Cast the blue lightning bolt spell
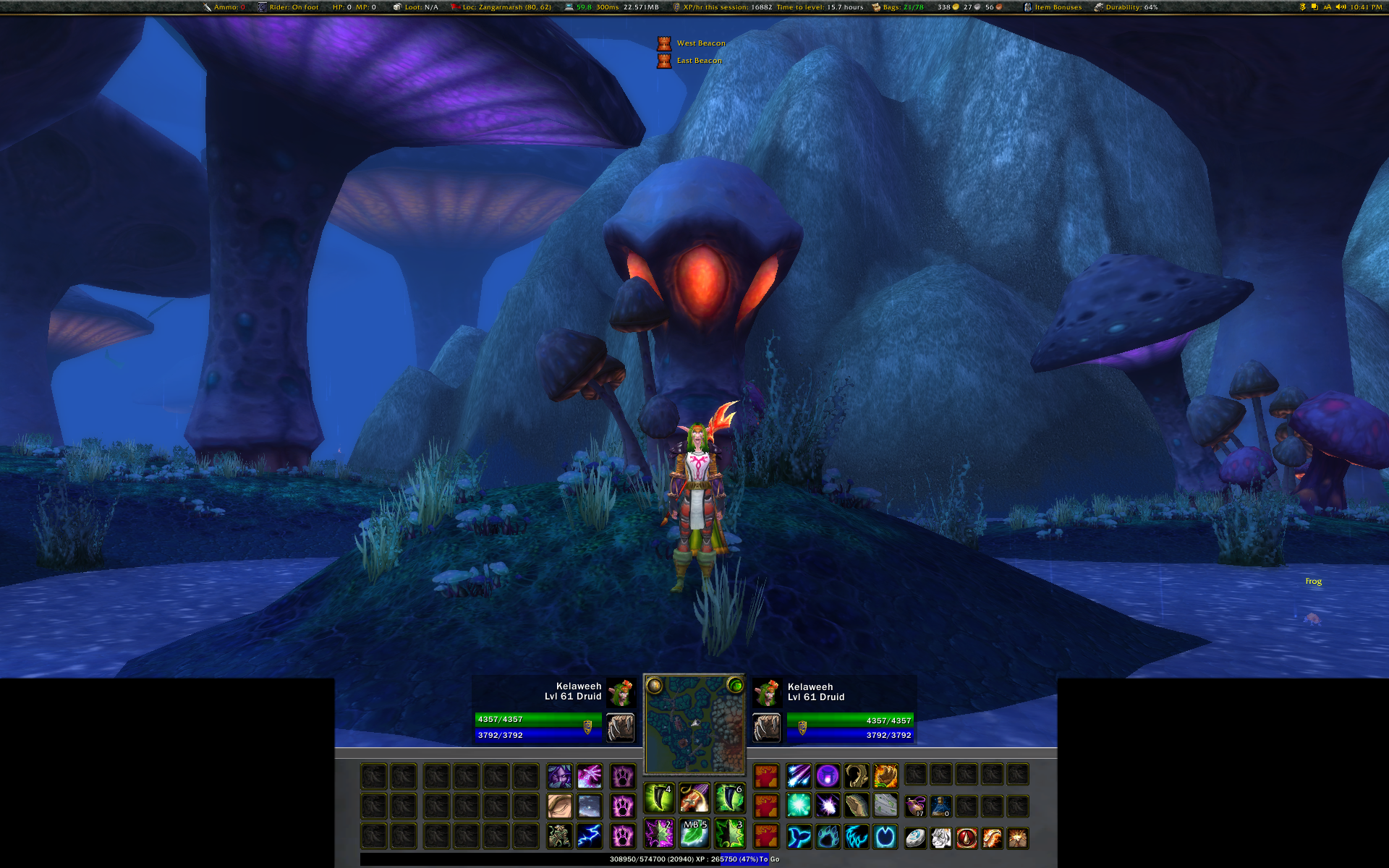 [x=590, y=837]
